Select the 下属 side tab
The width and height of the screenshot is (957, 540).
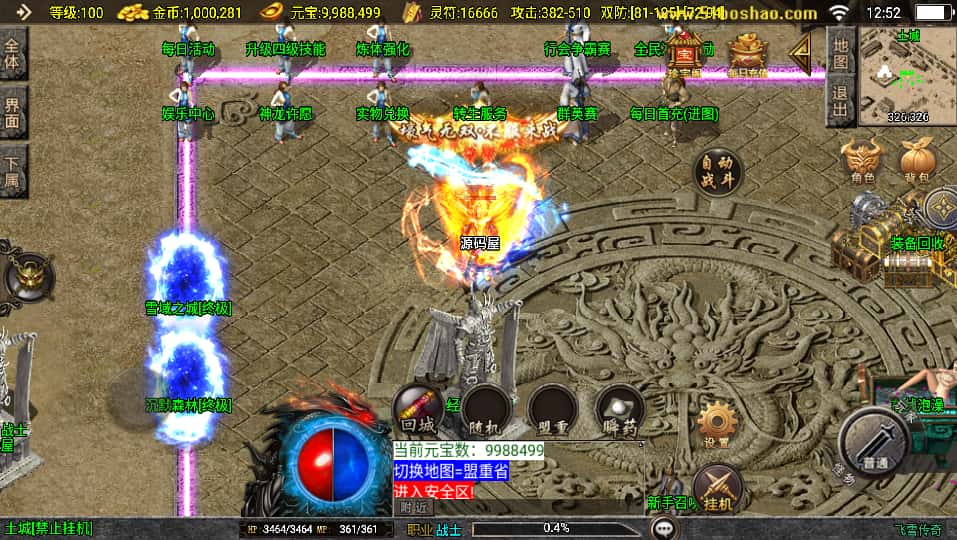[x=13, y=169]
